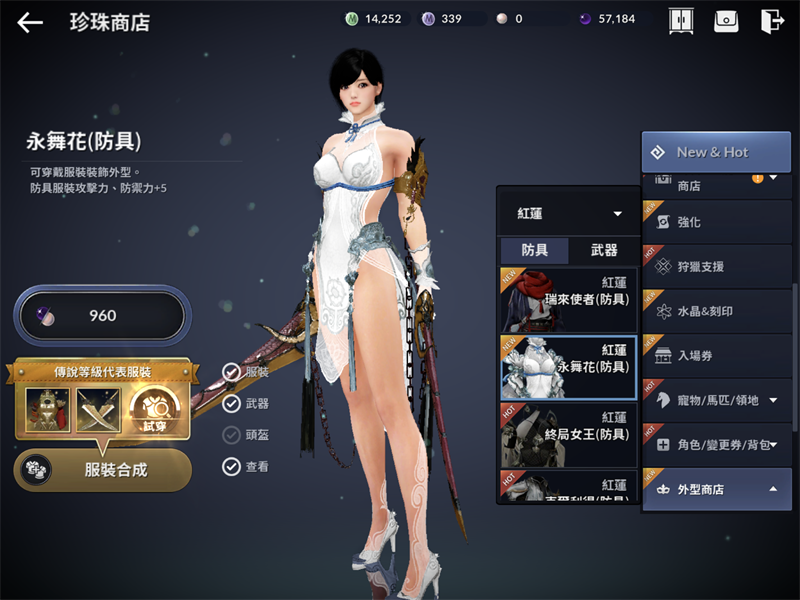This screenshot has width=800, height=600.
Task: Toggle the 頭盔 checkbox
Action: [232, 434]
